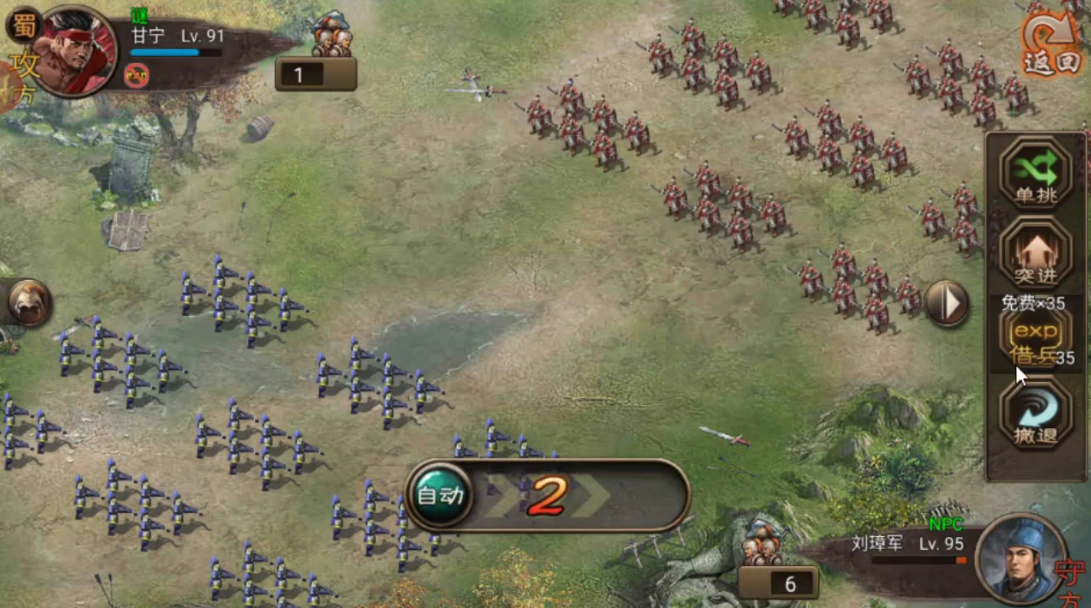This screenshot has height=608, width=1091.
Task: Toggle the 自动 auto battle button
Action: click(x=440, y=495)
